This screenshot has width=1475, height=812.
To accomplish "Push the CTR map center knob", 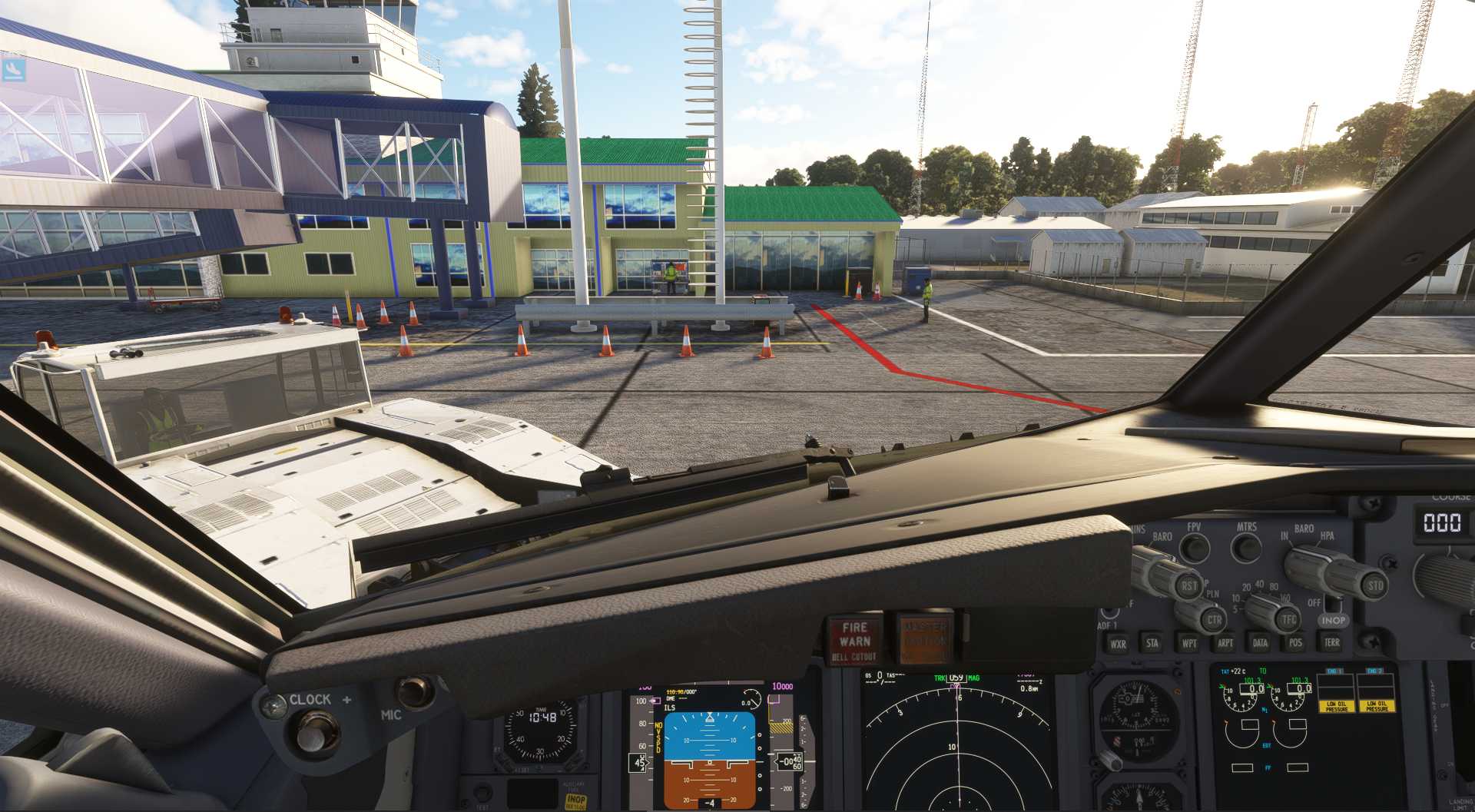I will point(1214,620).
